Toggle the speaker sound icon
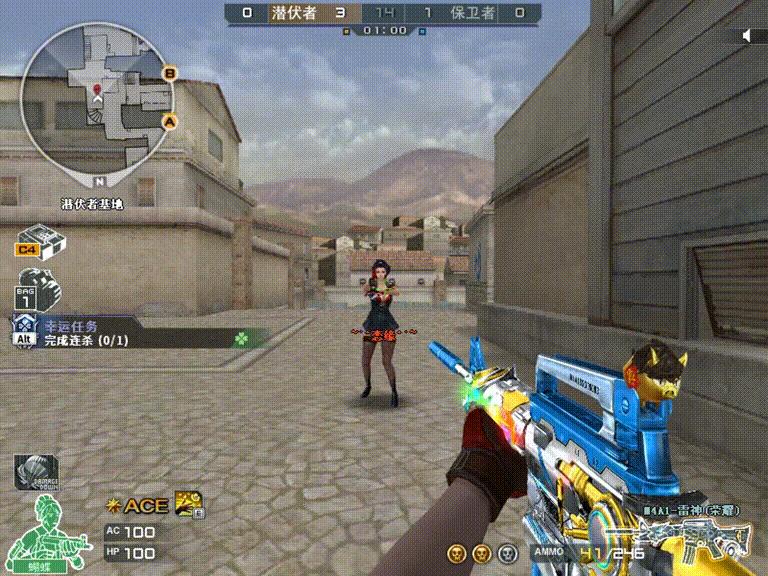 (x=751, y=36)
